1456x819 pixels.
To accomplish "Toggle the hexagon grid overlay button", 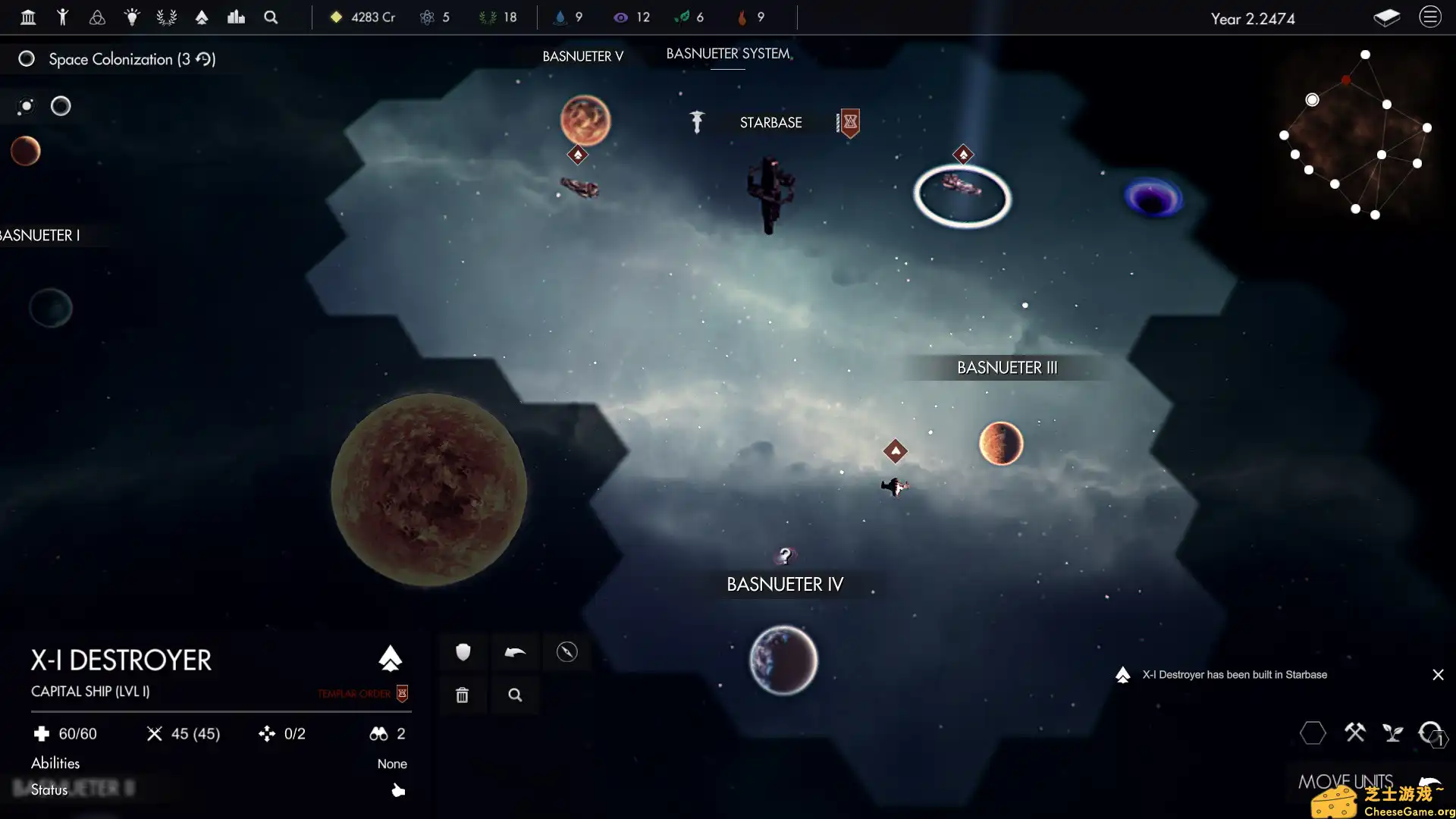I will pos(1314,733).
